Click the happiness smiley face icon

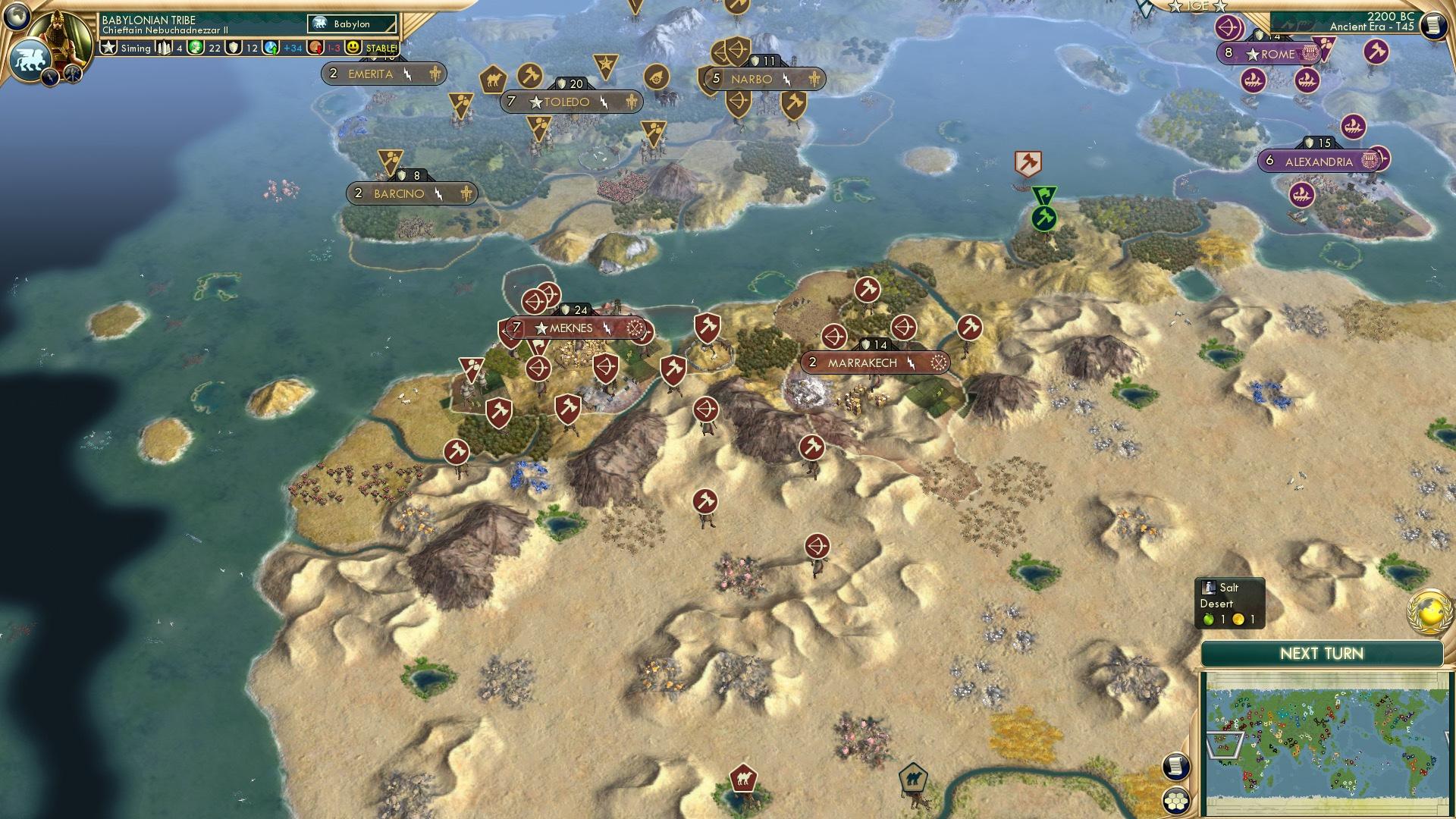point(353,47)
